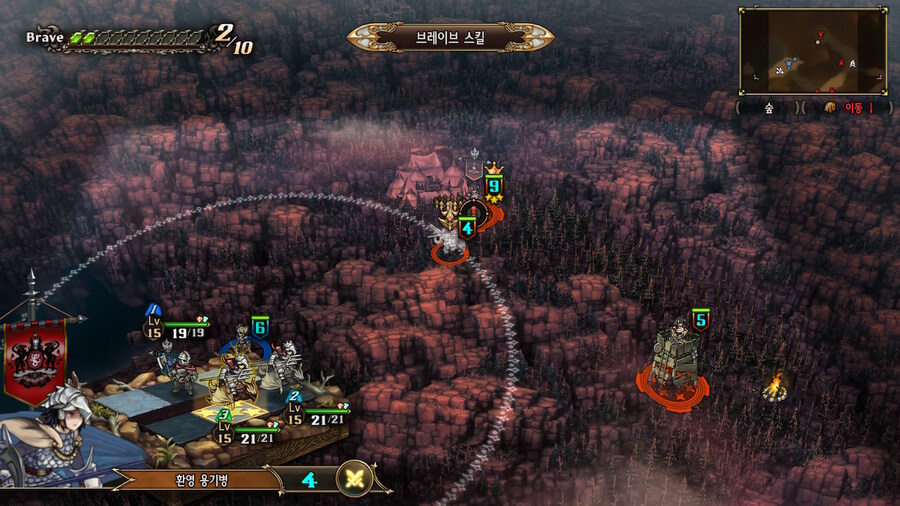
Task: Activate the crossed swords skill icon
Action: coord(354,479)
